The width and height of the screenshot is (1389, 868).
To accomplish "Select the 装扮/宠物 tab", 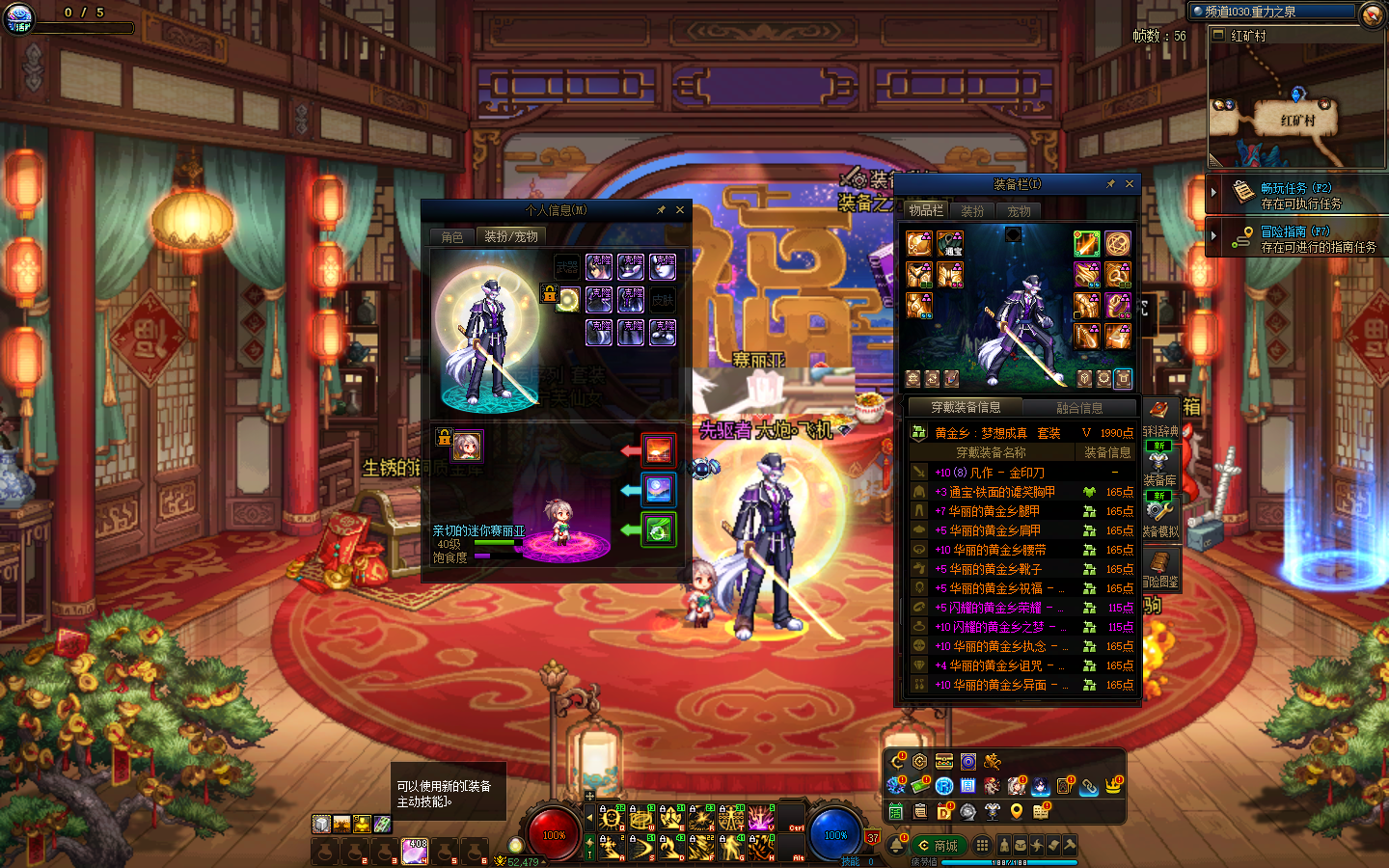I will [x=511, y=236].
